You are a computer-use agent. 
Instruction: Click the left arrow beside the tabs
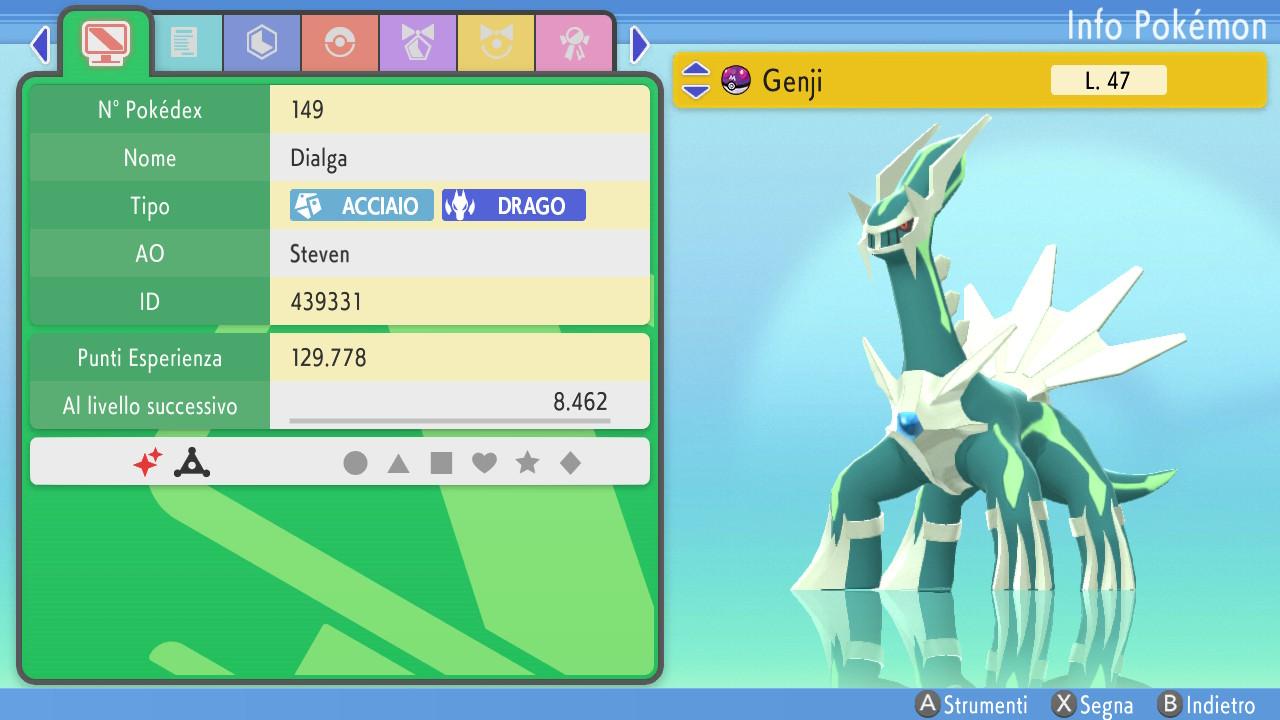pos(40,44)
